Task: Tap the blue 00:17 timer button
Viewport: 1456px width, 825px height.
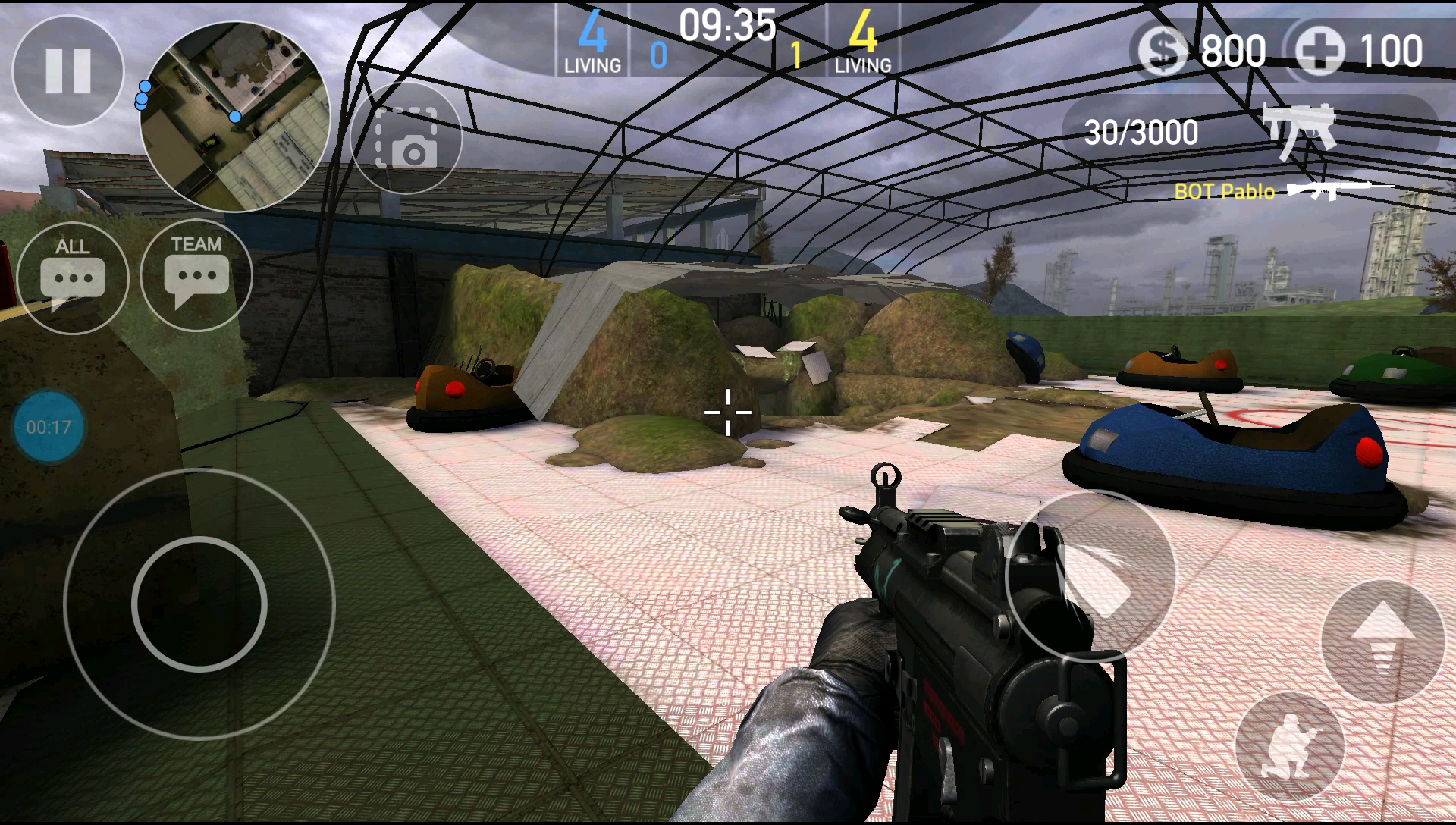Action: [49, 427]
